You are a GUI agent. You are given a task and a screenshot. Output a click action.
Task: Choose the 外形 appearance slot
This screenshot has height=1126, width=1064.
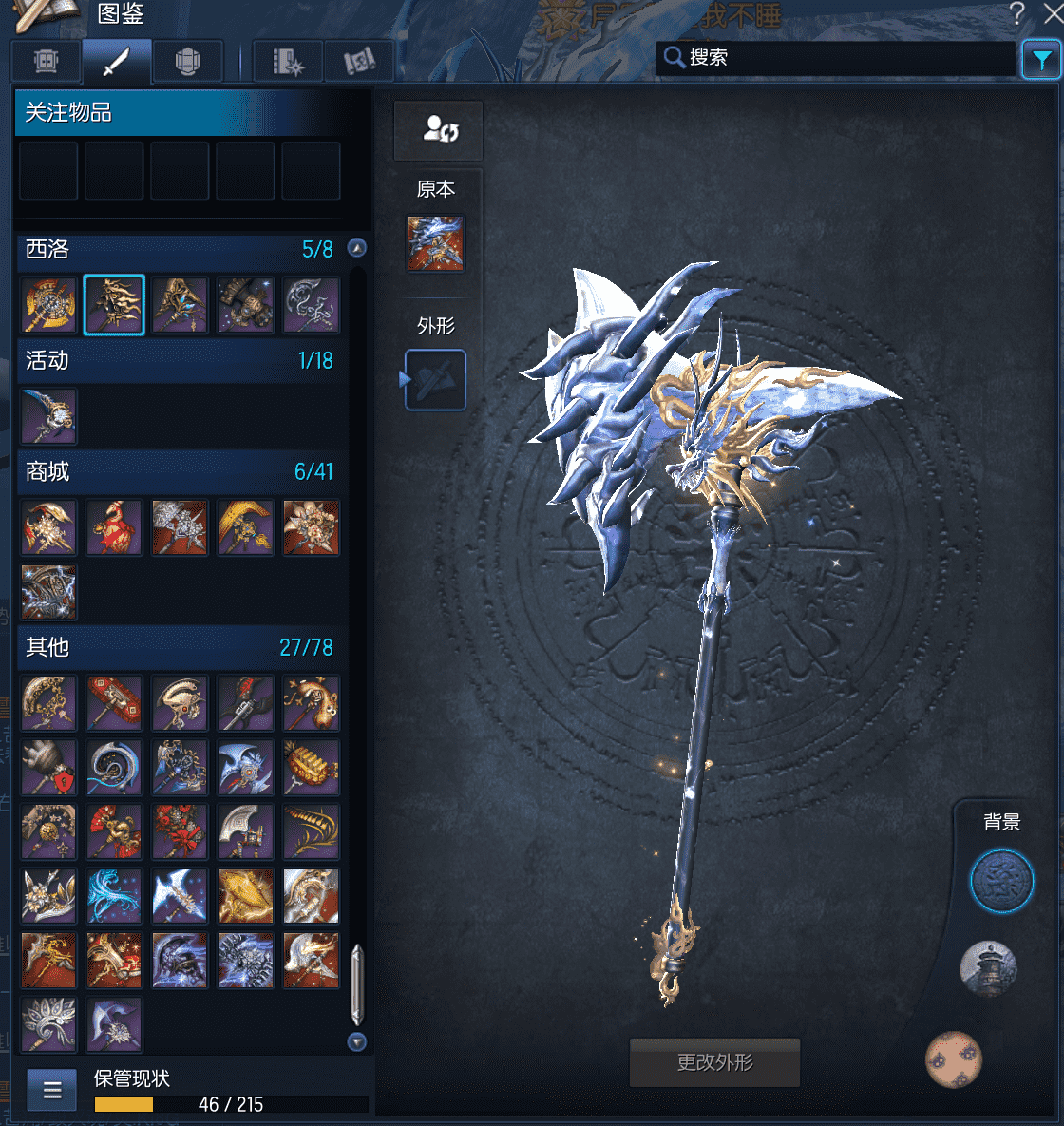click(435, 380)
